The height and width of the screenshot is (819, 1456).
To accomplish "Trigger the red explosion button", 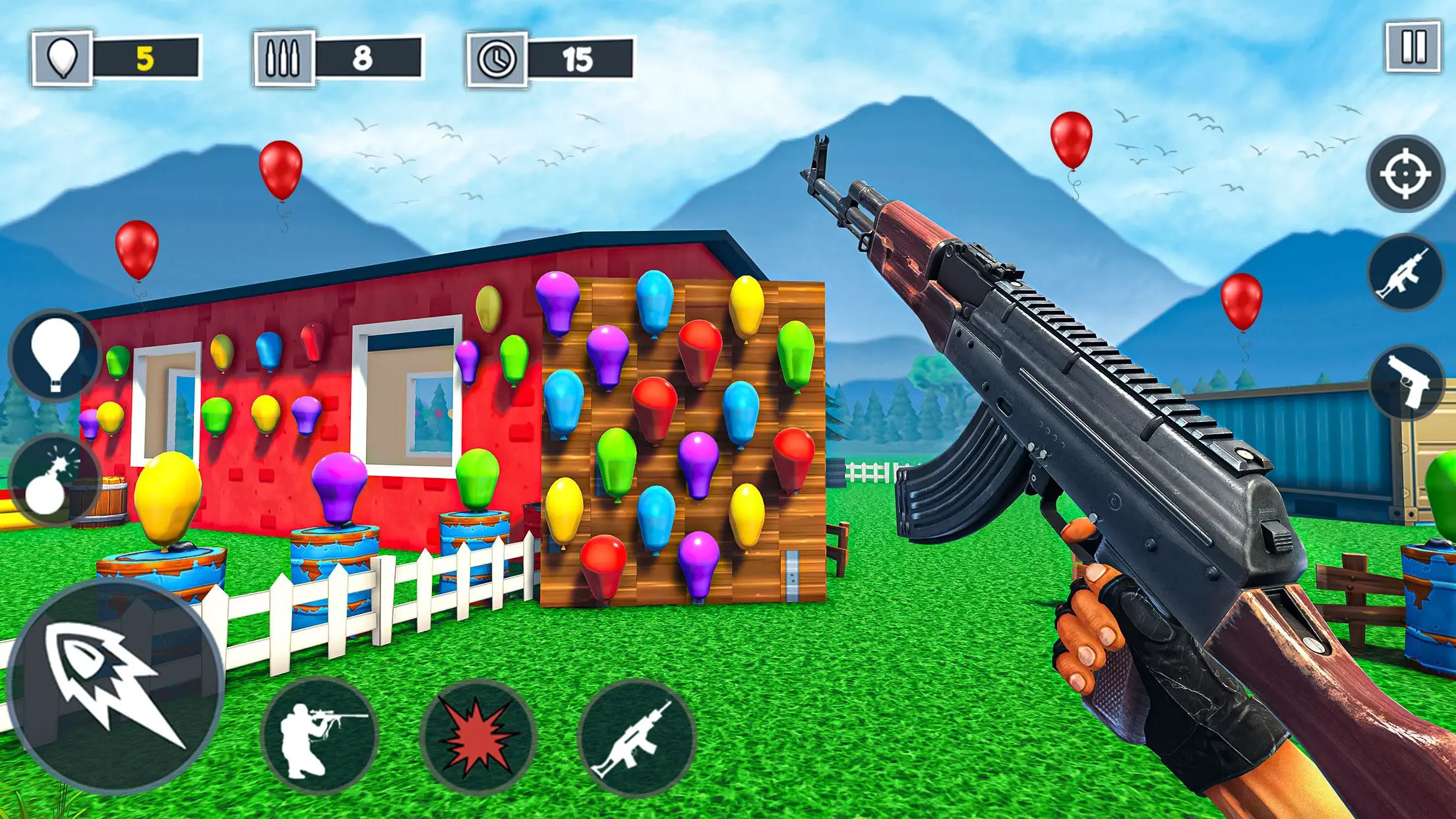I will [x=478, y=738].
